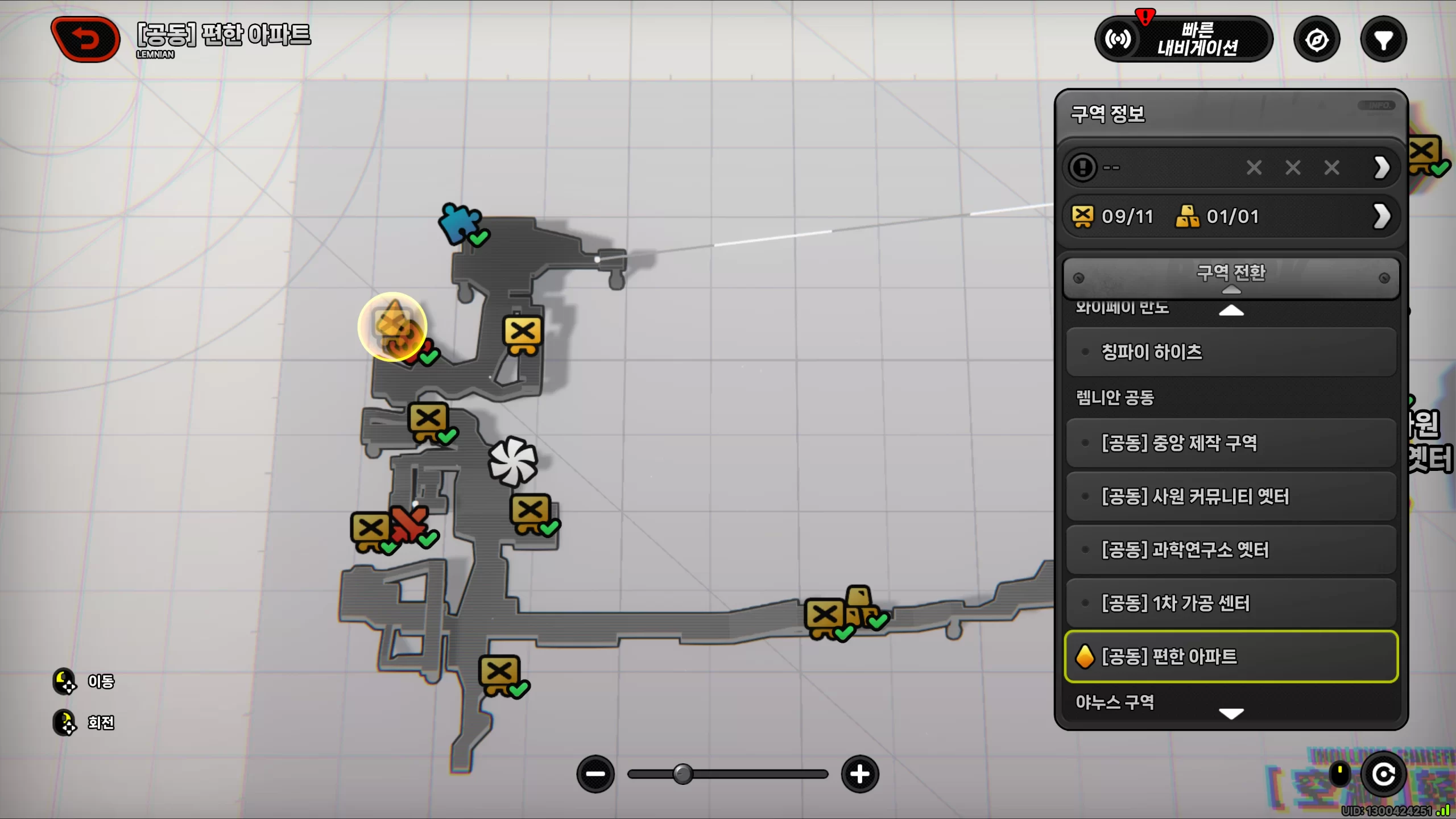Open the map filter funnel button

pos(1383,40)
